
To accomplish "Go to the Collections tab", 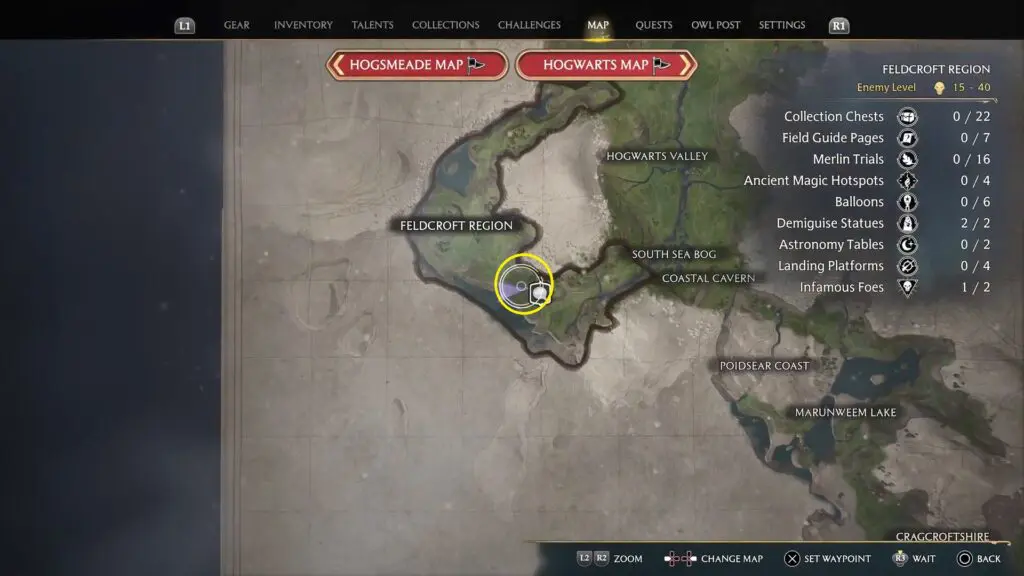I will point(445,25).
